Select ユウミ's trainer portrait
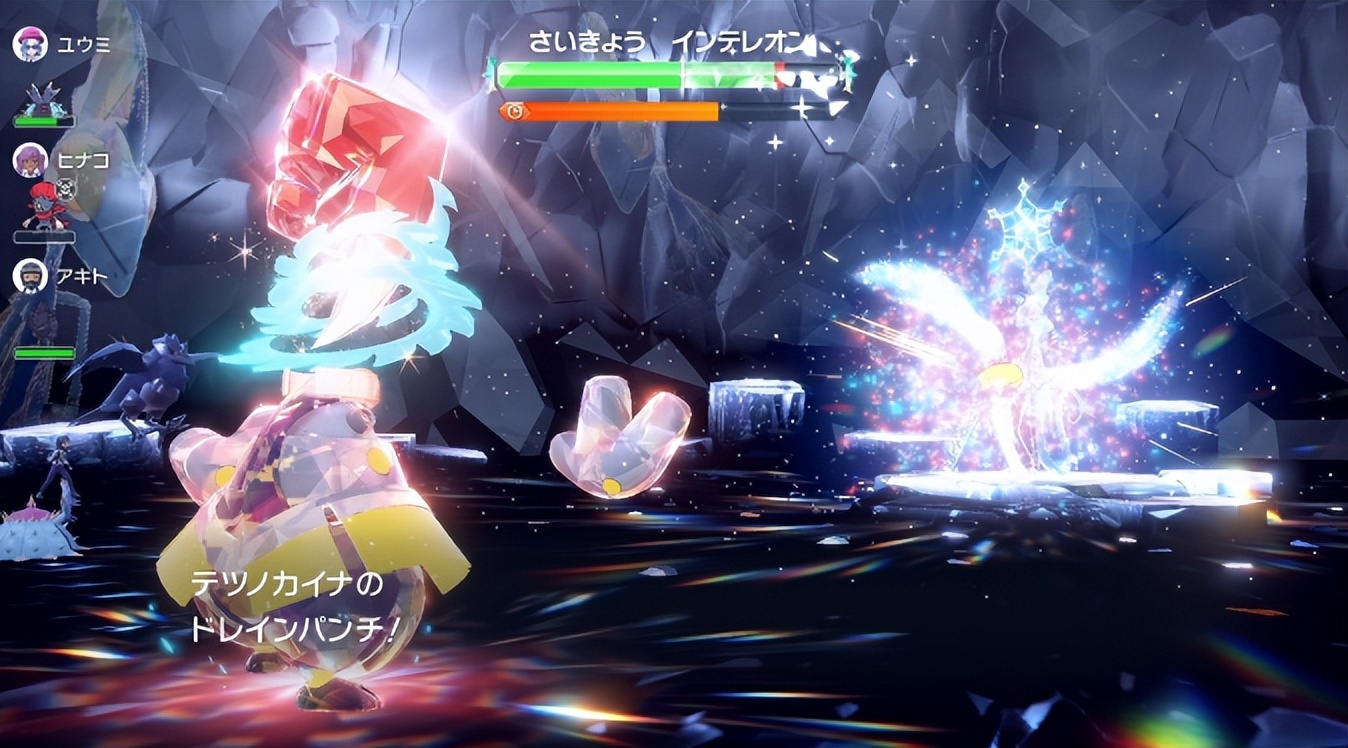Viewport: 1348px width, 748px height. tap(30, 44)
